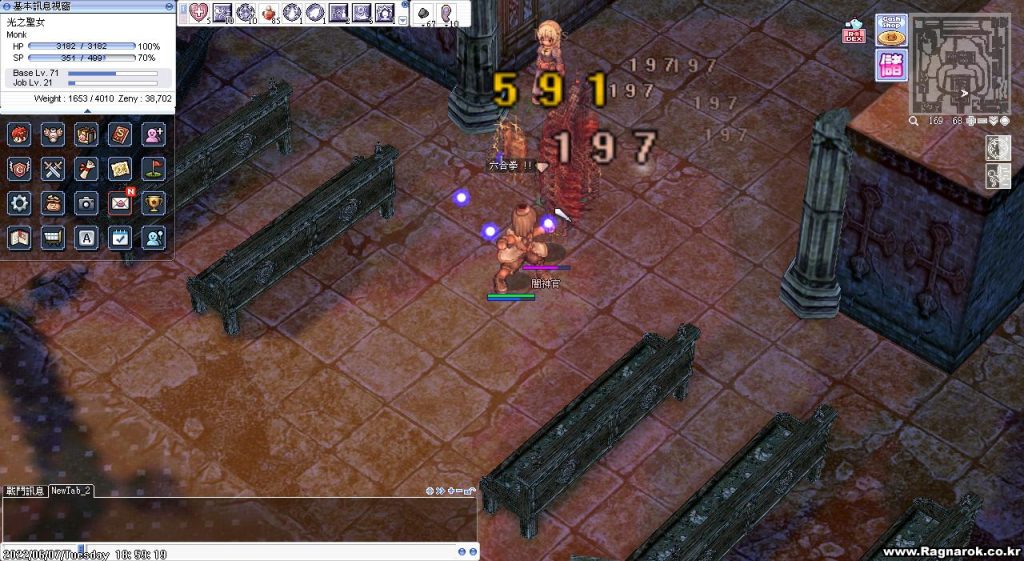Screen dimensions: 1024x561
Task: Open the settings gear menu icon
Action: (x=19, y=203)
